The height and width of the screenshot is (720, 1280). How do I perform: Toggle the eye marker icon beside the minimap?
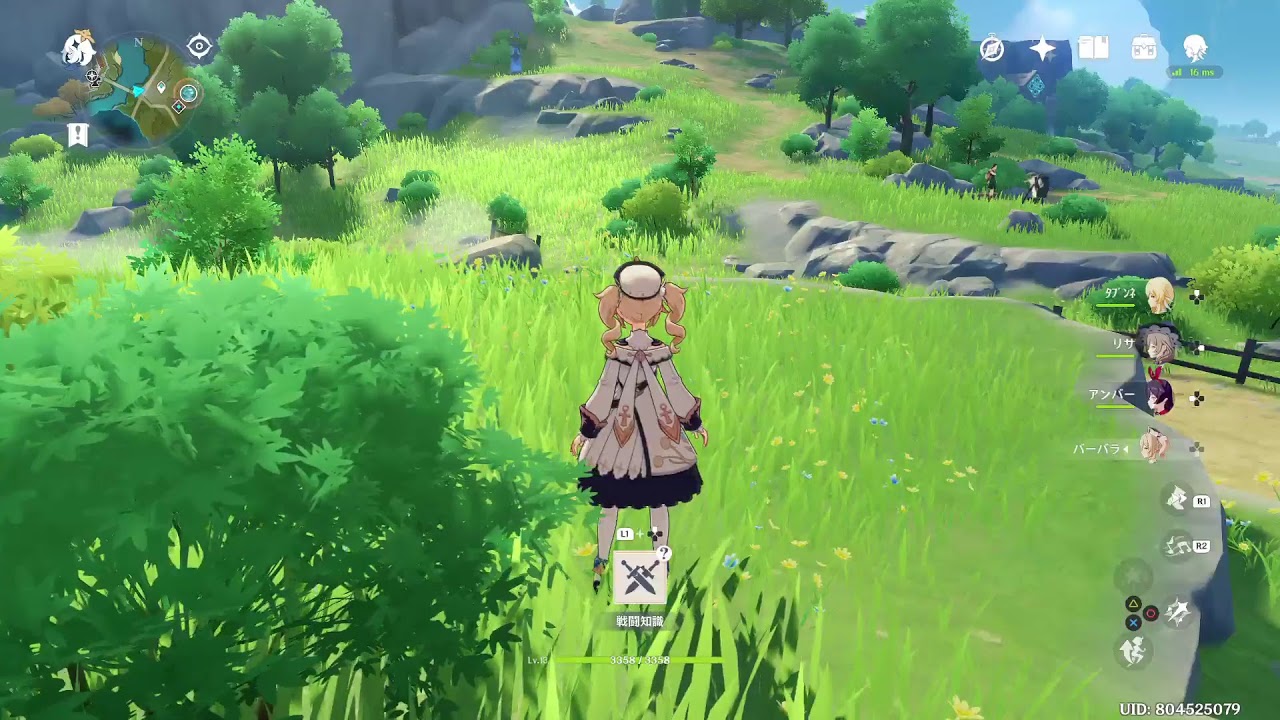click(x=200, y=45)
